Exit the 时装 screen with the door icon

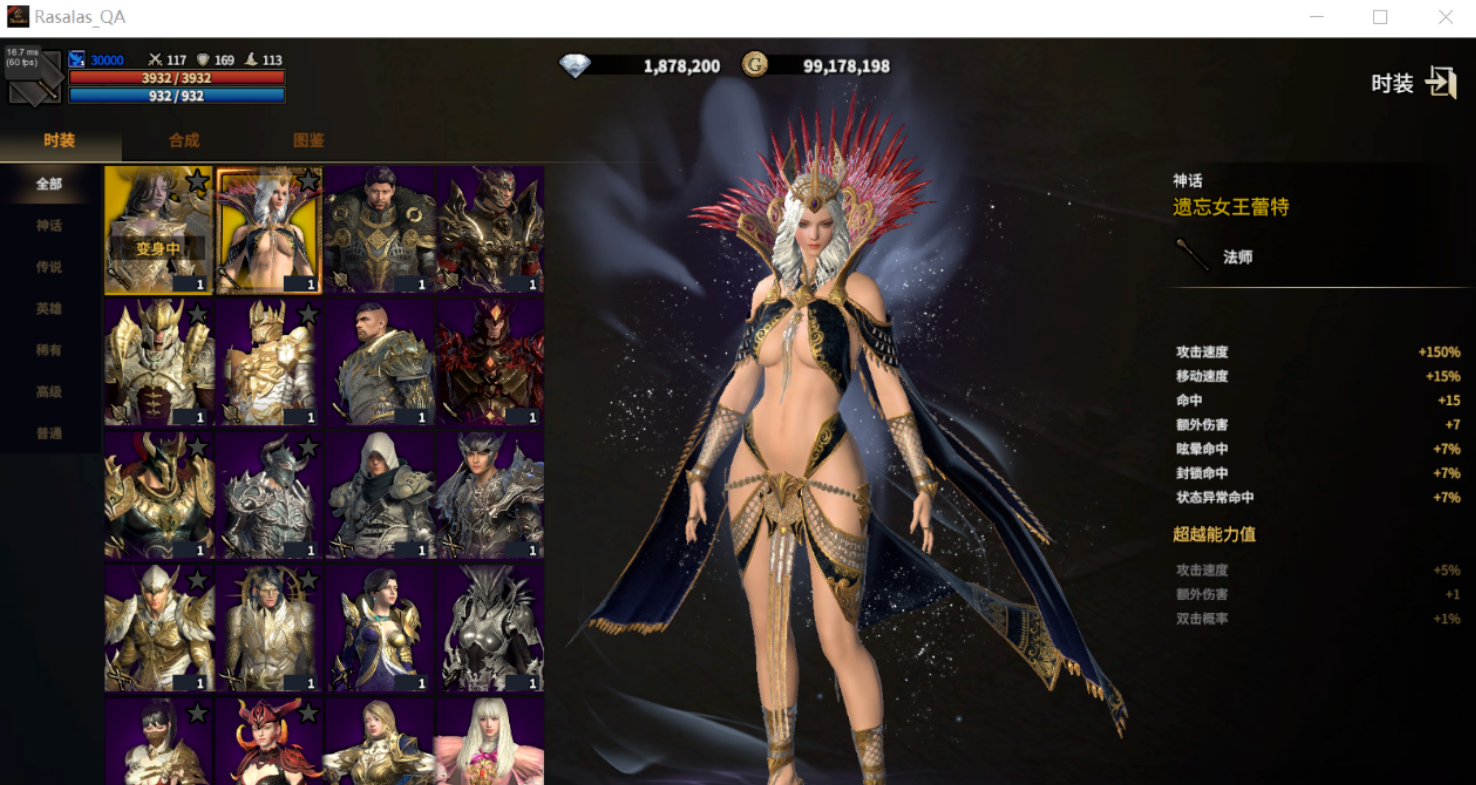(1440, 83)
